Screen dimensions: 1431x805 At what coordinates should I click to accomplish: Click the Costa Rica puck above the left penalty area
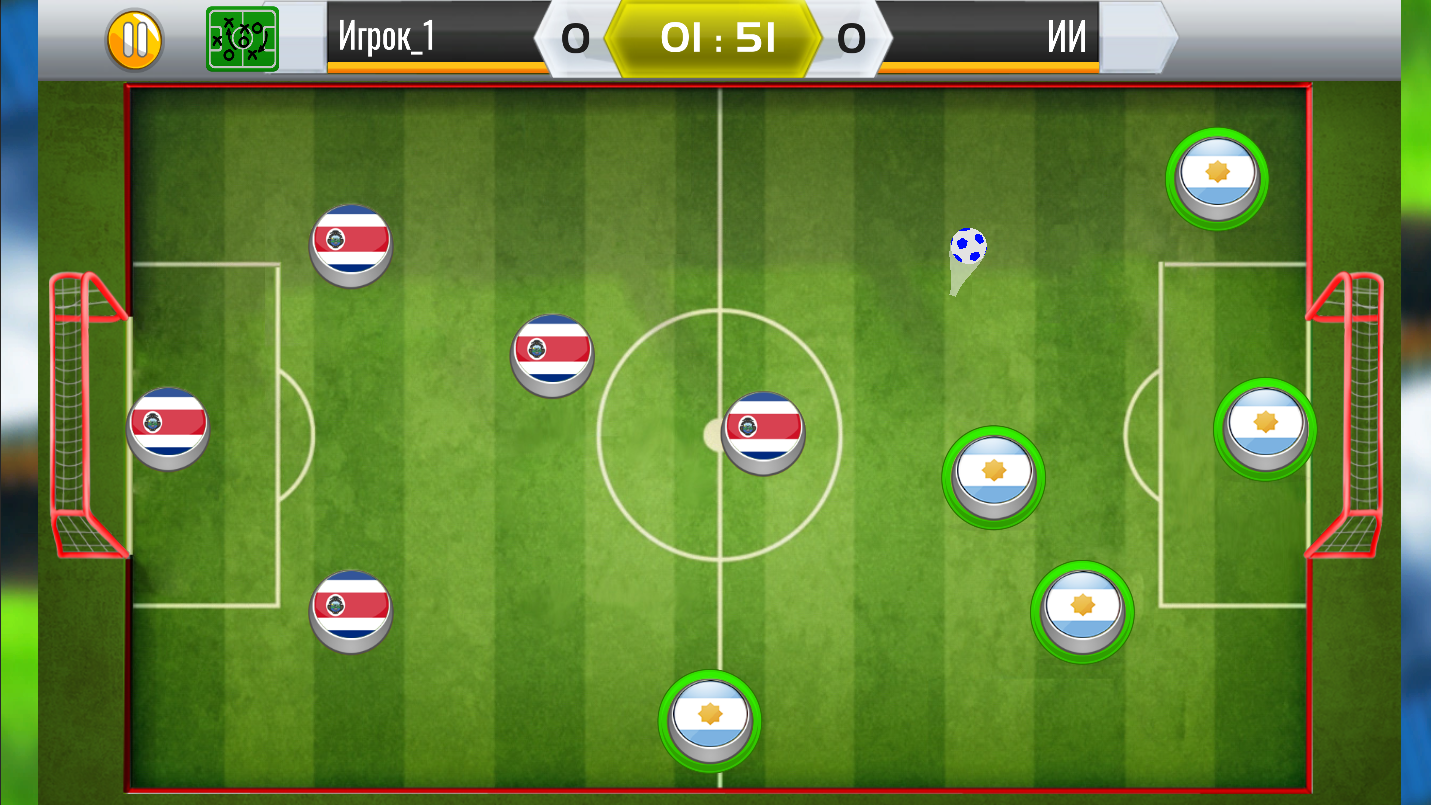click(x=551, y=355)
